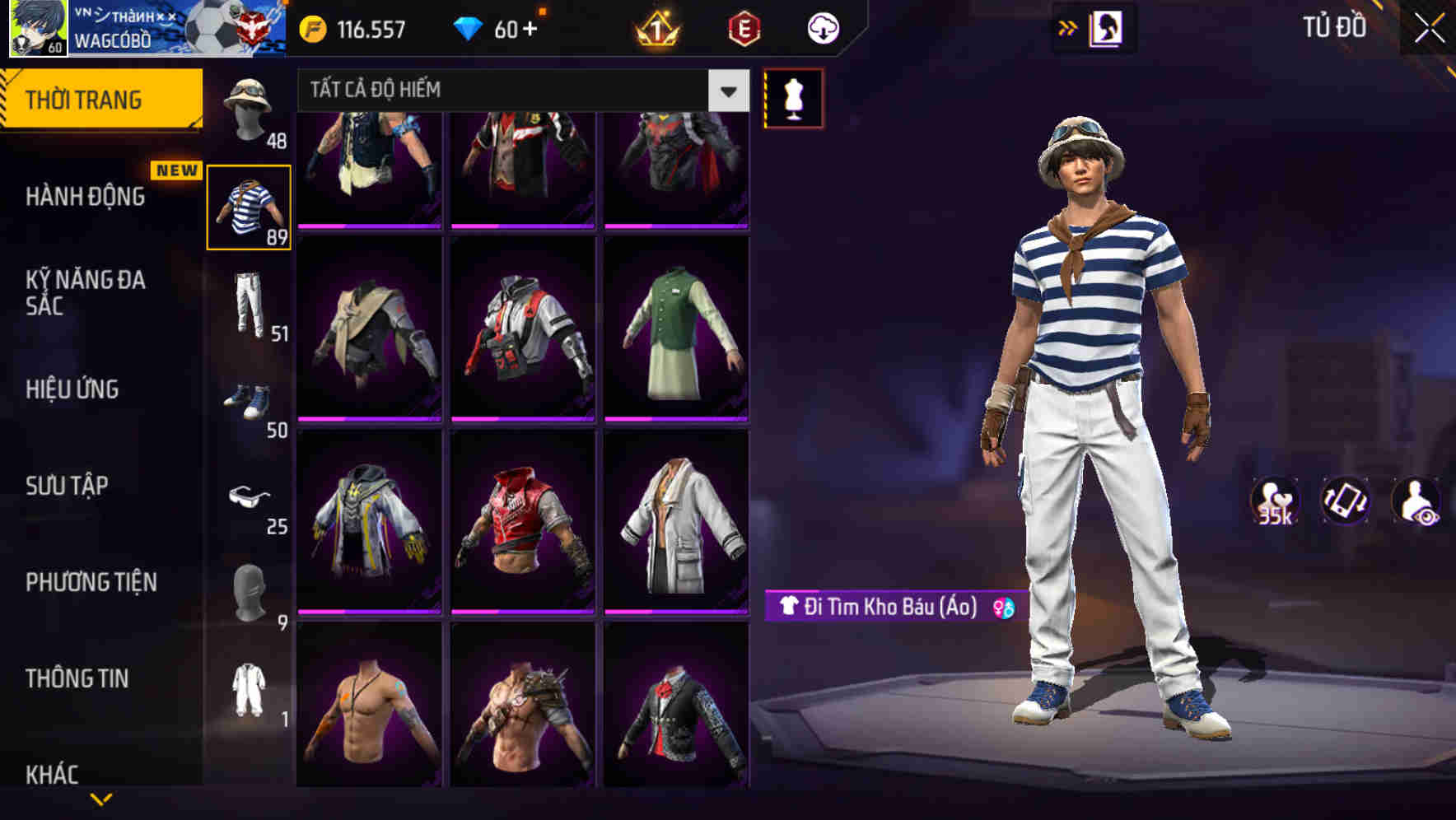1456x820 pixels.
Task: Toggle the 35k likes heart button
Action: click(x=1273, y=502)
